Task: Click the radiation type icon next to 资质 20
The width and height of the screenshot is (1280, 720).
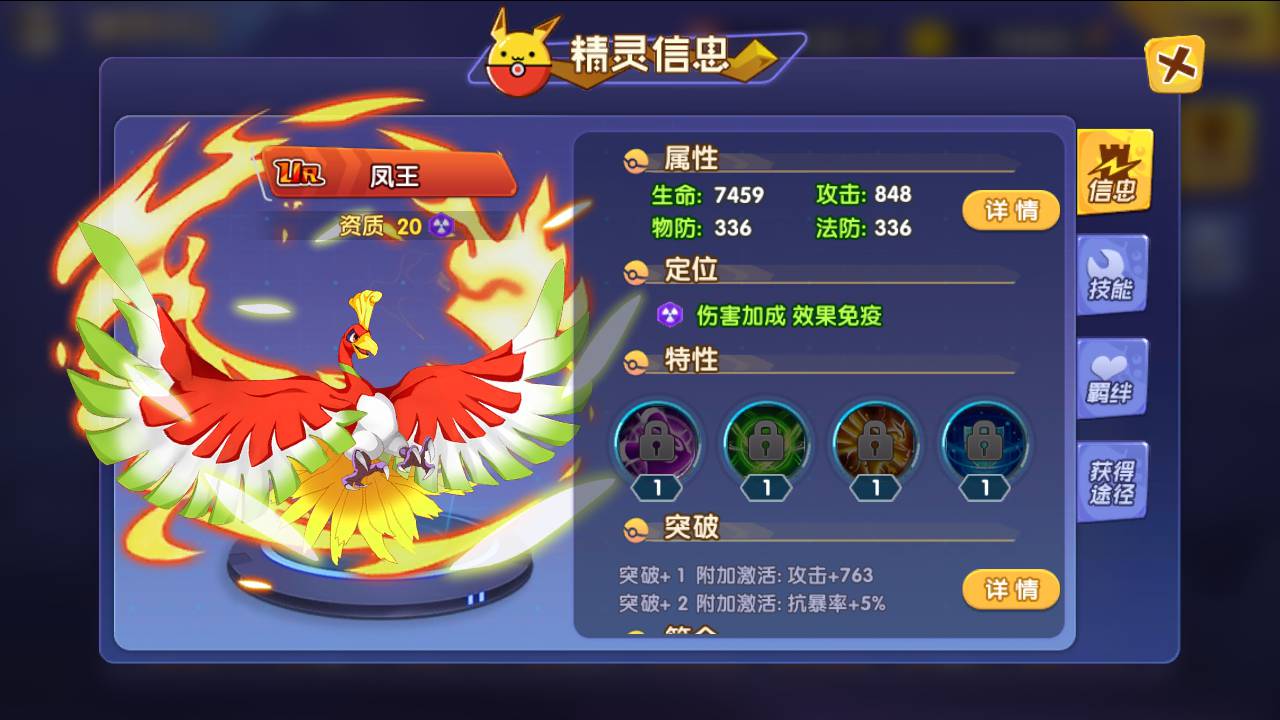Action: [440, 227]
